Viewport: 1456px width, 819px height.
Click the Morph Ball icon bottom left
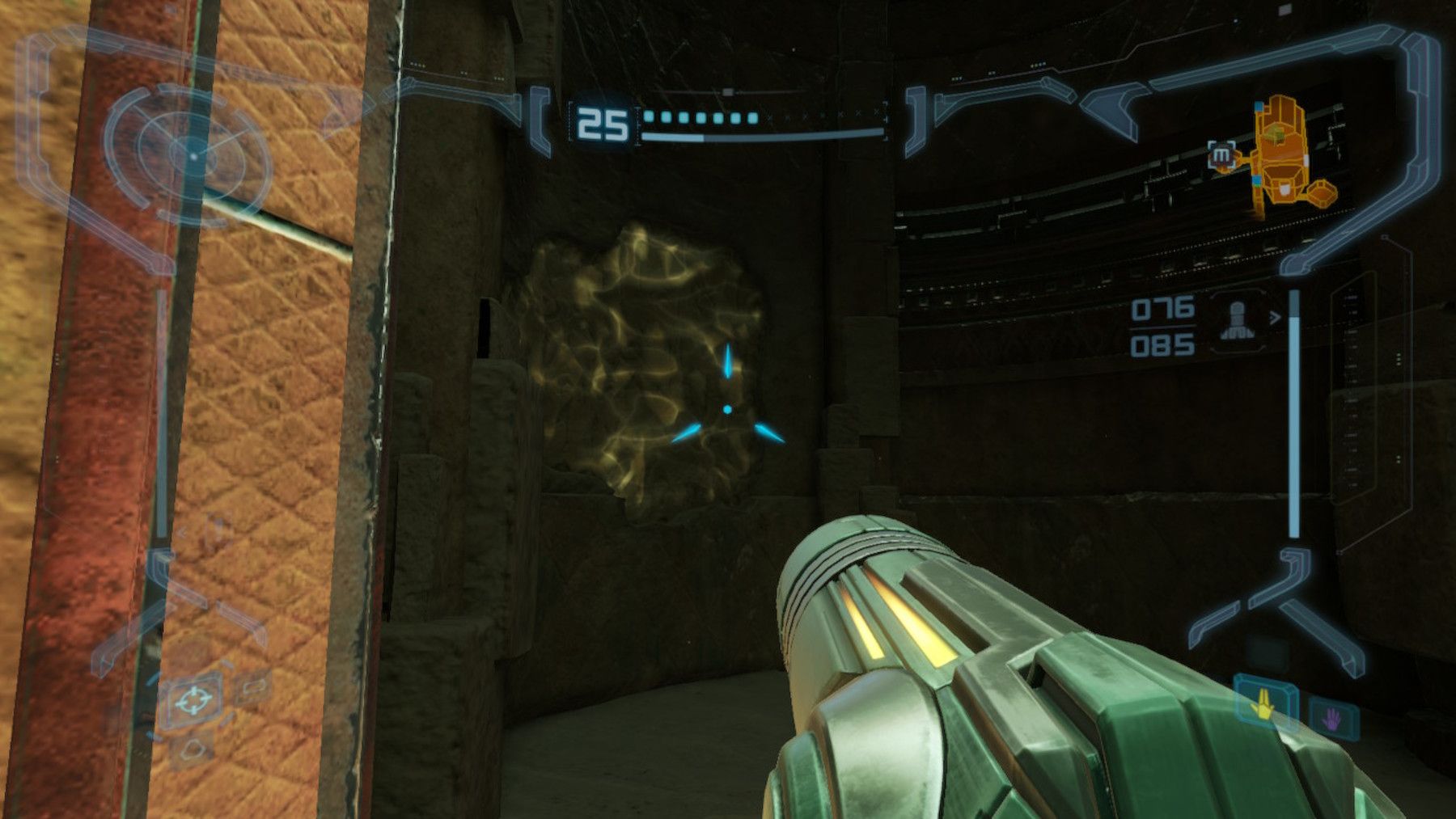(193, 749)
